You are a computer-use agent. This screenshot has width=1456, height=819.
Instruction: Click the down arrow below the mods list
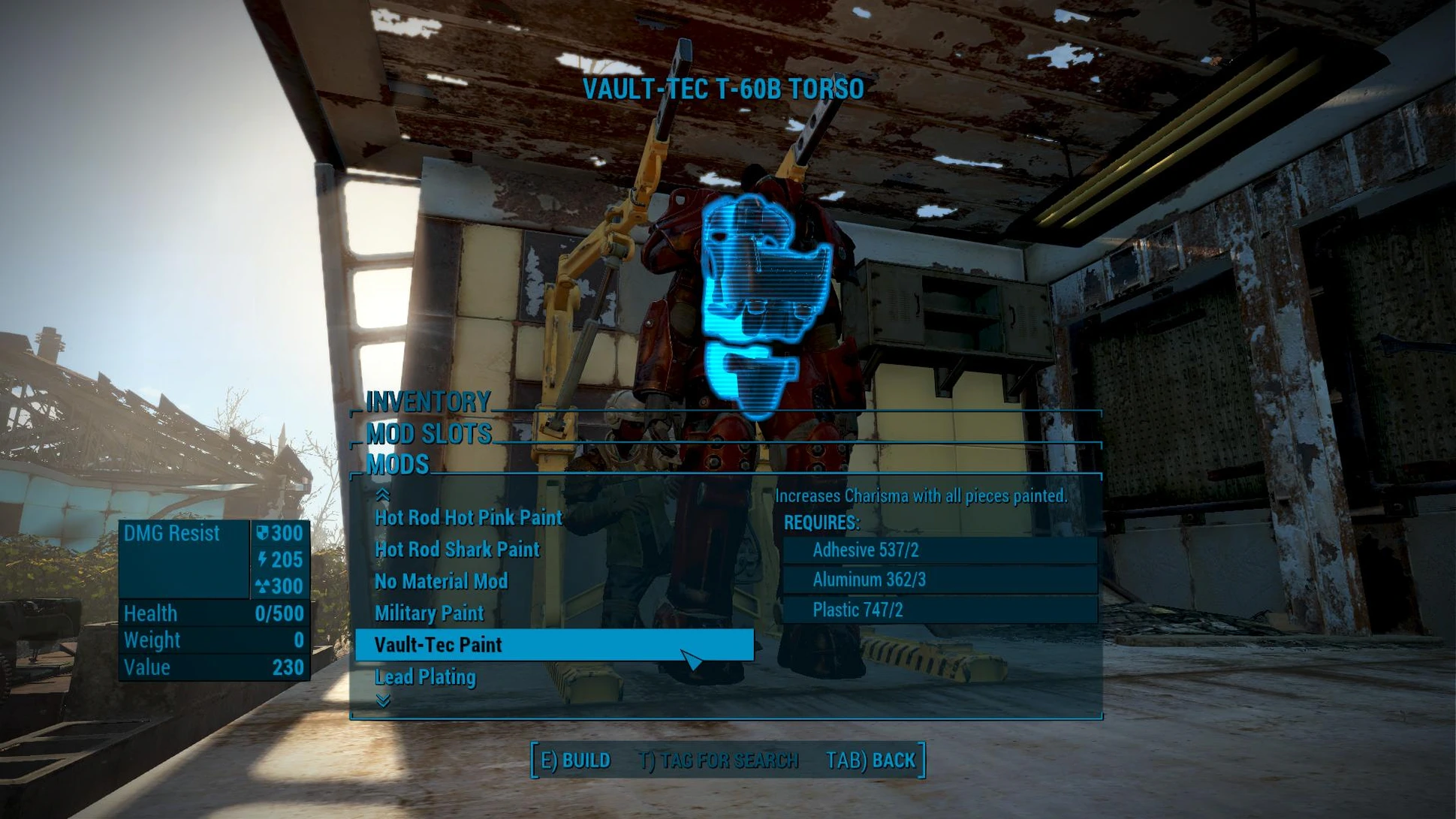tap(383, 701)
